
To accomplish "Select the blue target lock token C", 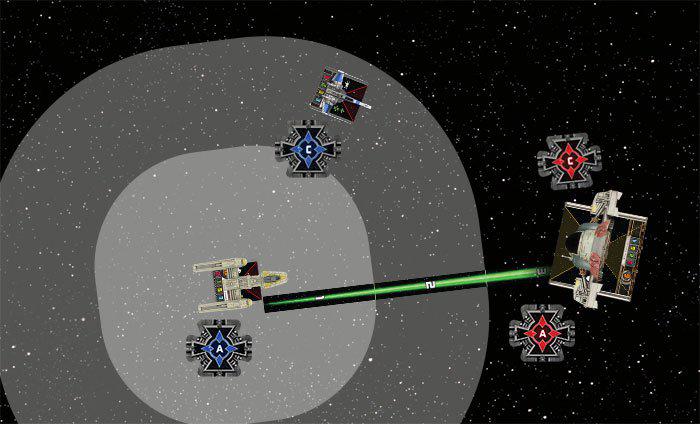I will point(310,148).
